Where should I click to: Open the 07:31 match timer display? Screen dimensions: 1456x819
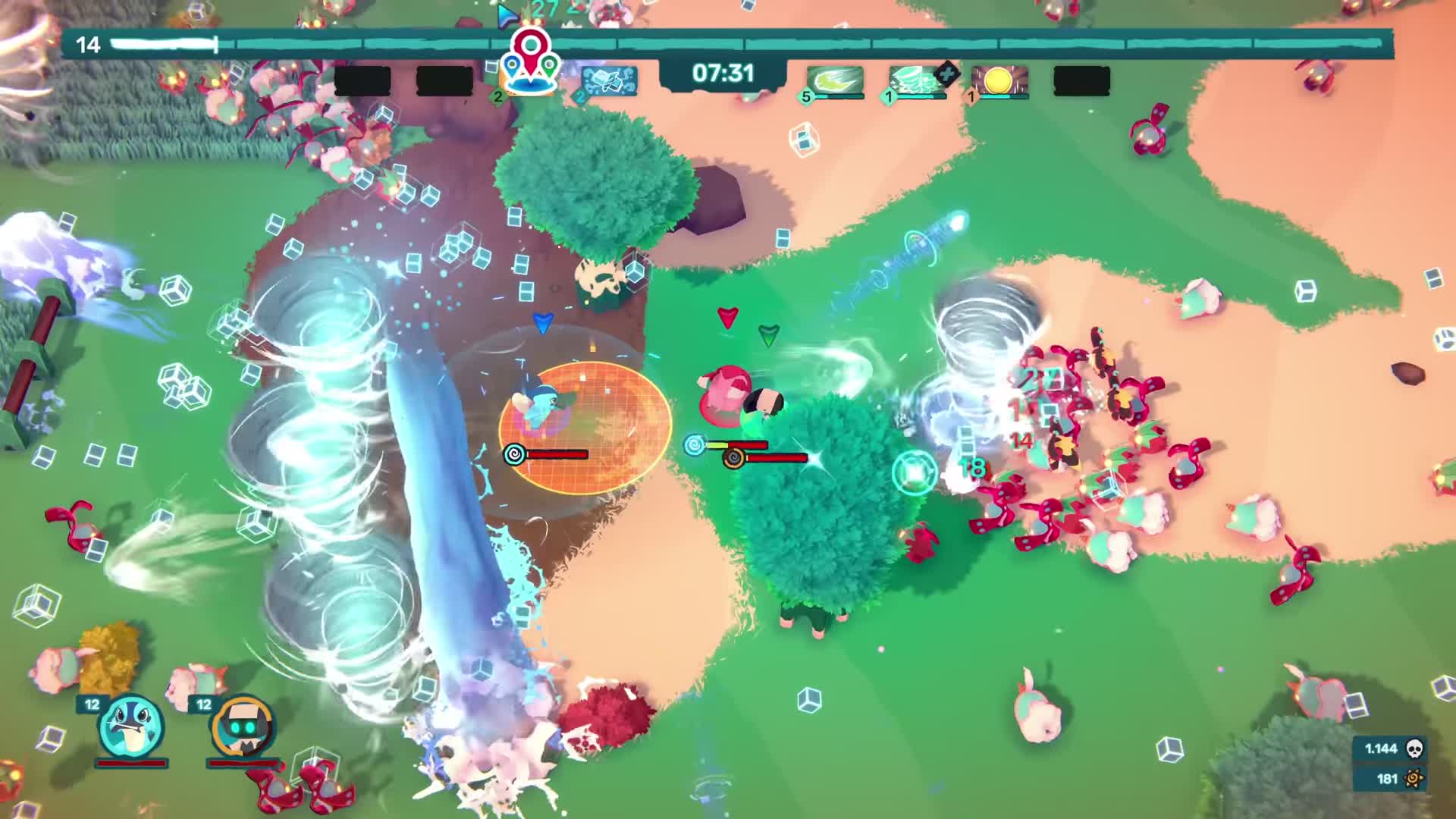(721, 72)
